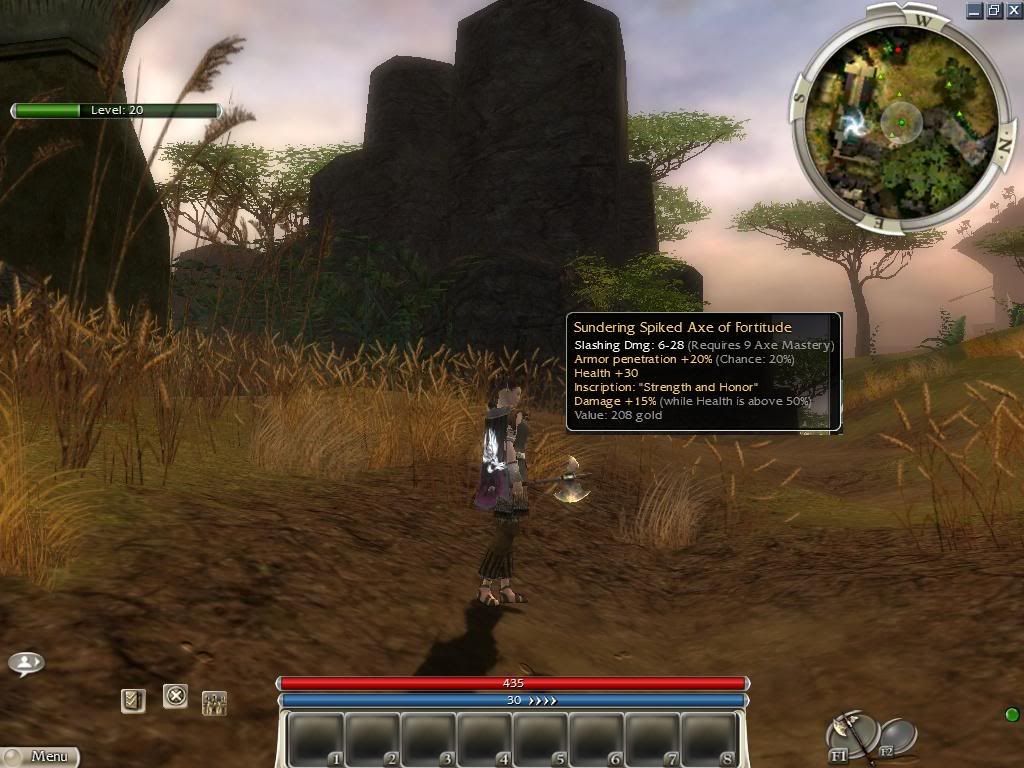Close the game window

coord(1013,11)
